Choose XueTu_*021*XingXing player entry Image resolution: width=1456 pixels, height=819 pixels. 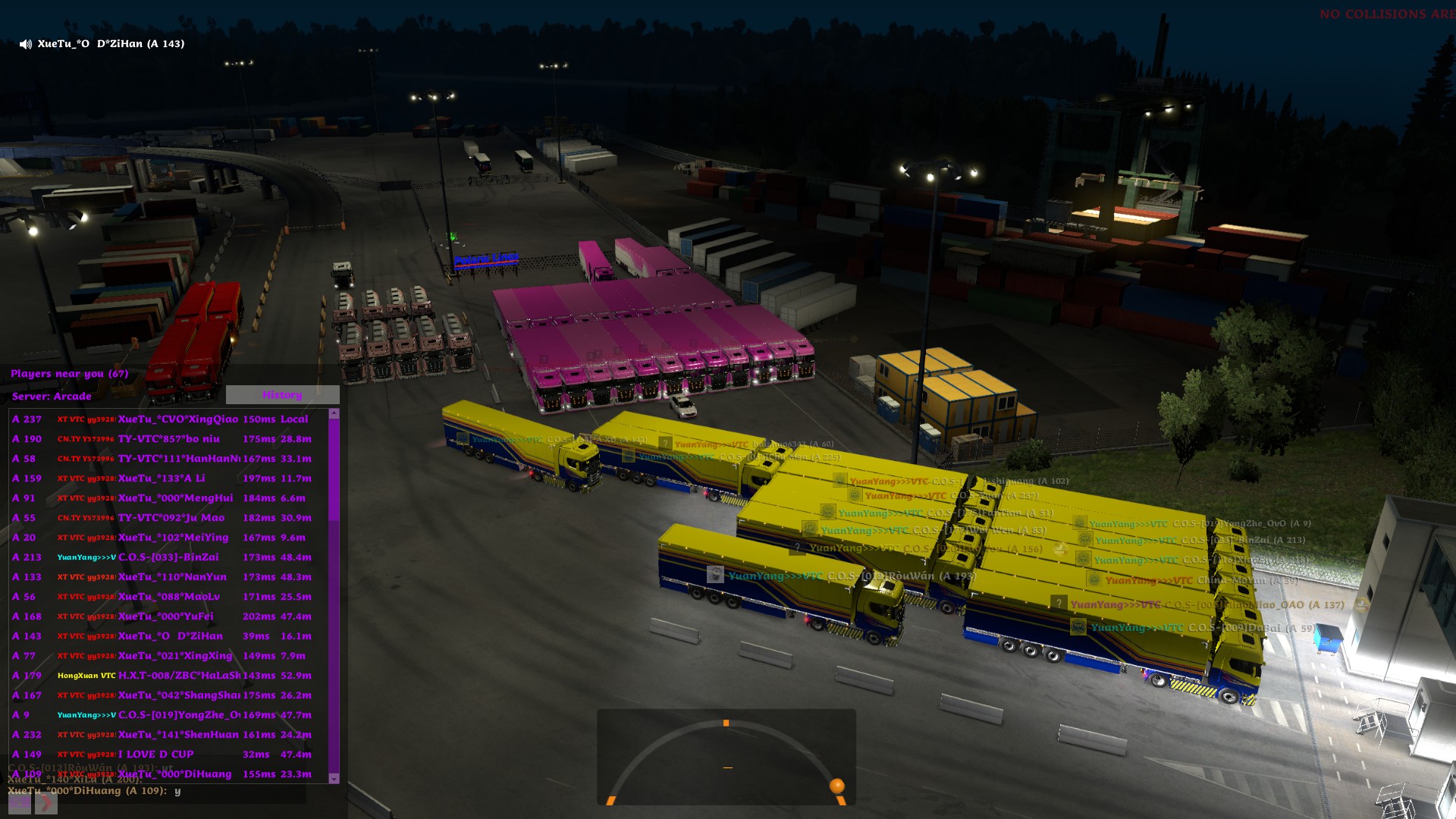tap(175, 656)
